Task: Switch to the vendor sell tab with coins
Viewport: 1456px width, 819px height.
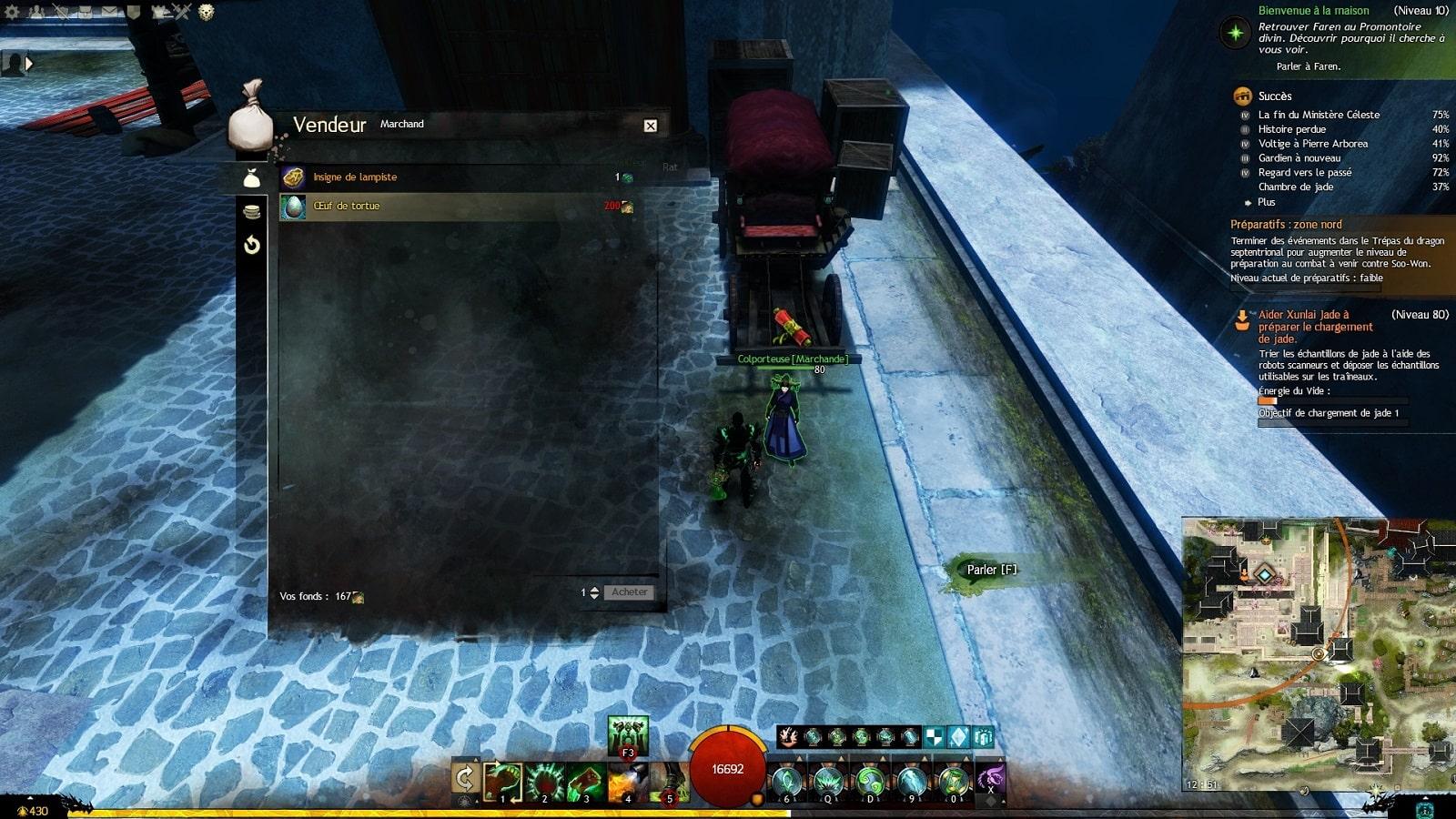Action: [252, 212]
